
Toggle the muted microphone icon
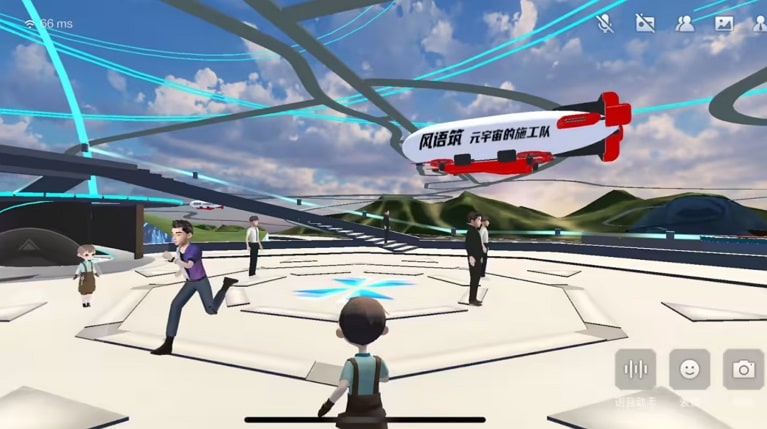point(605,23)
